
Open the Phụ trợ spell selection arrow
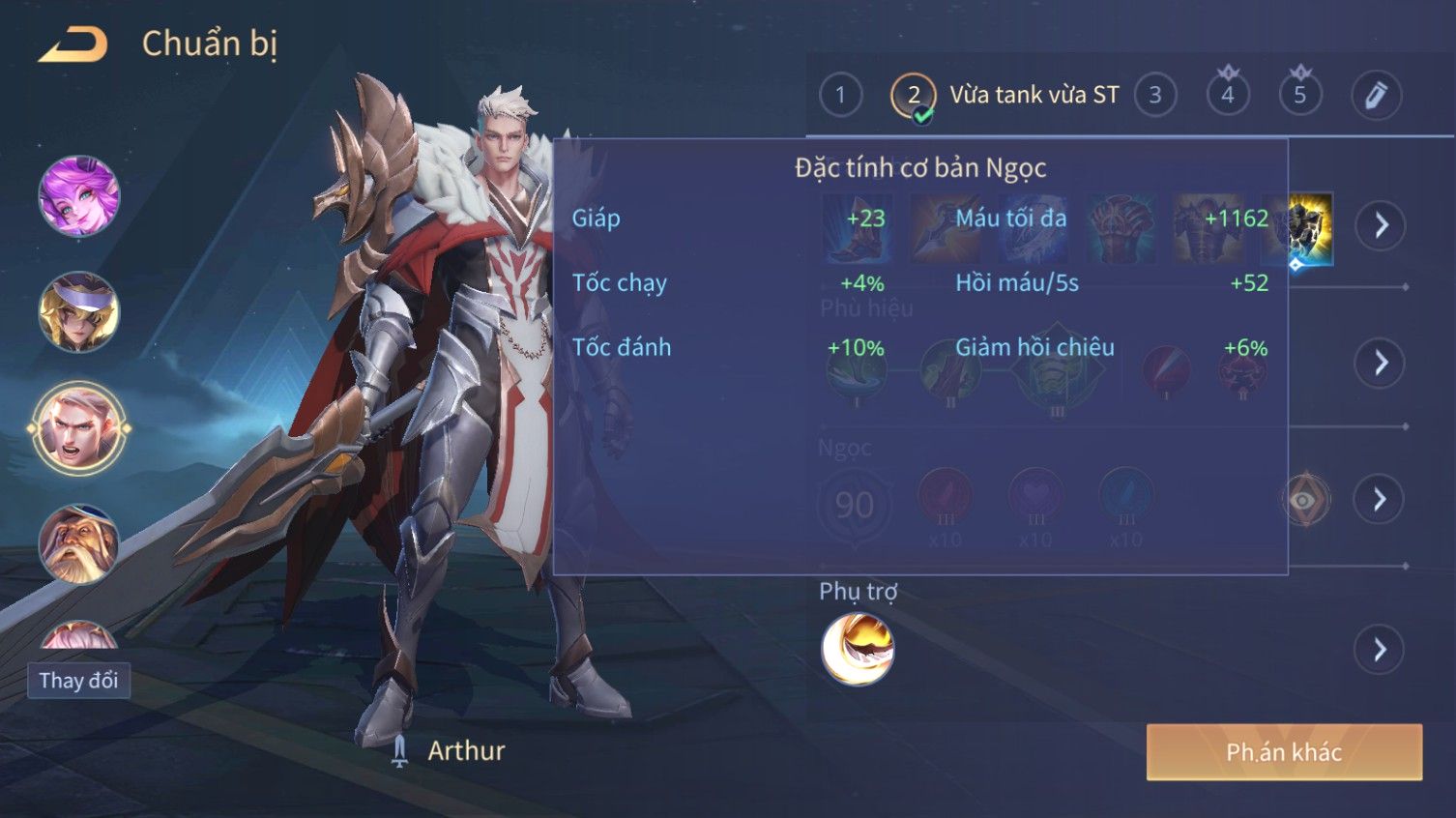[x=1380, y=649]
